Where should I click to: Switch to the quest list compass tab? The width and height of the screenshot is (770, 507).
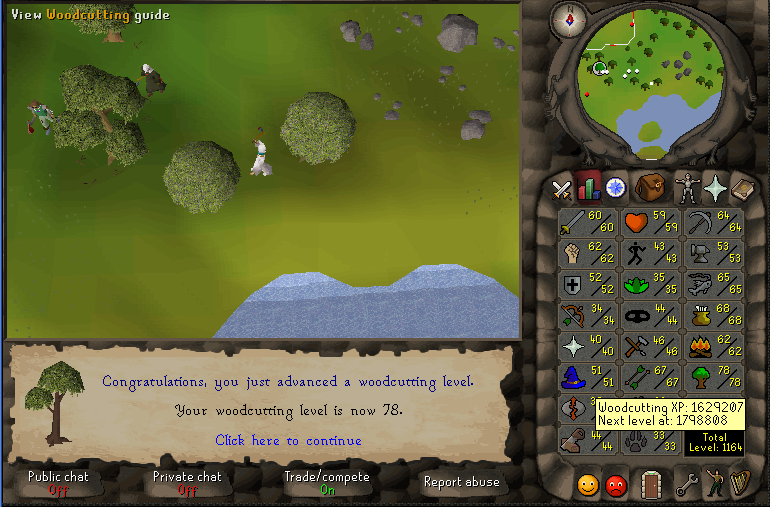pyautogui.click(x=615, y=187)
